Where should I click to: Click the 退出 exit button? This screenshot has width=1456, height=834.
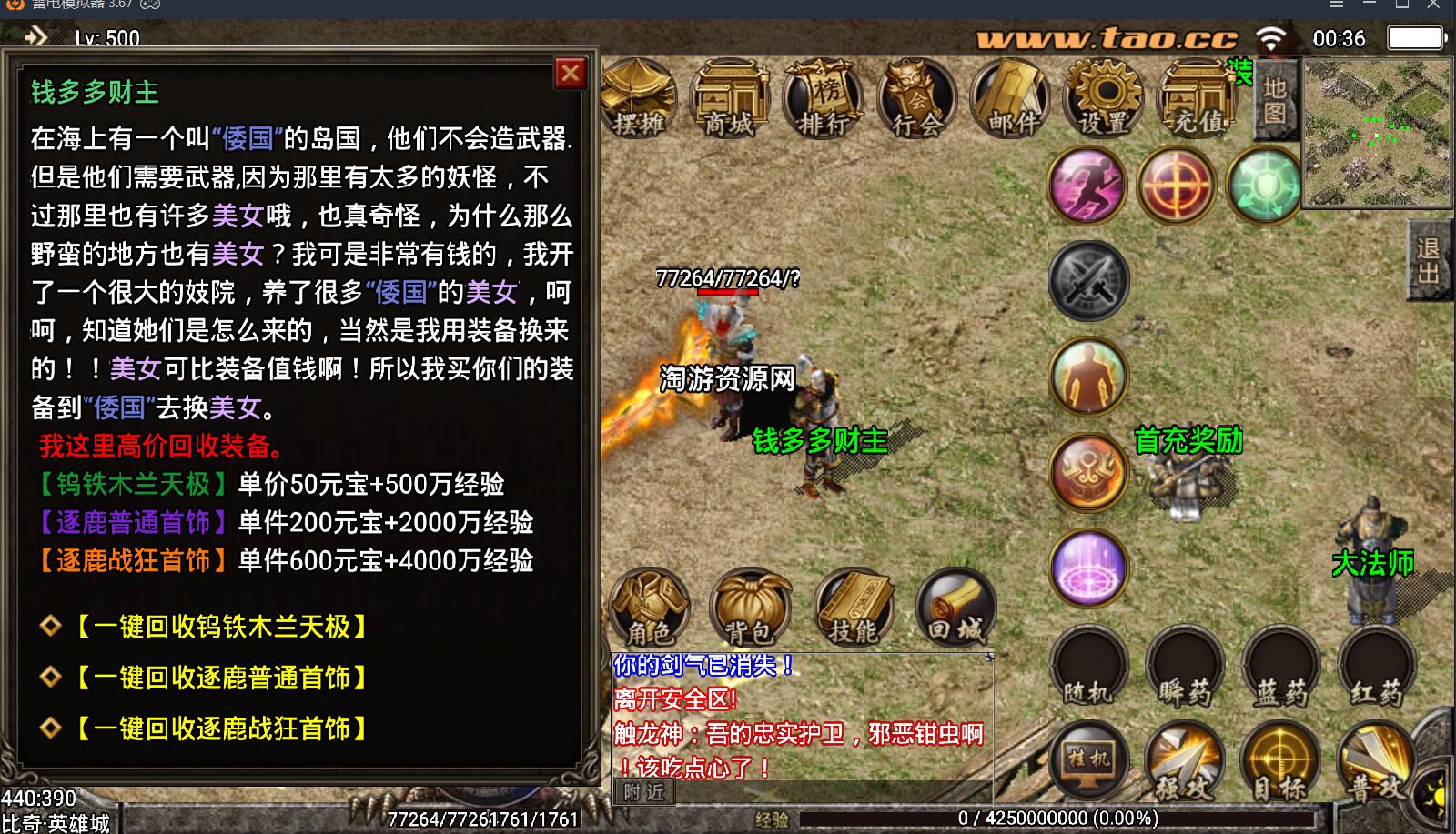(1429, 260)
